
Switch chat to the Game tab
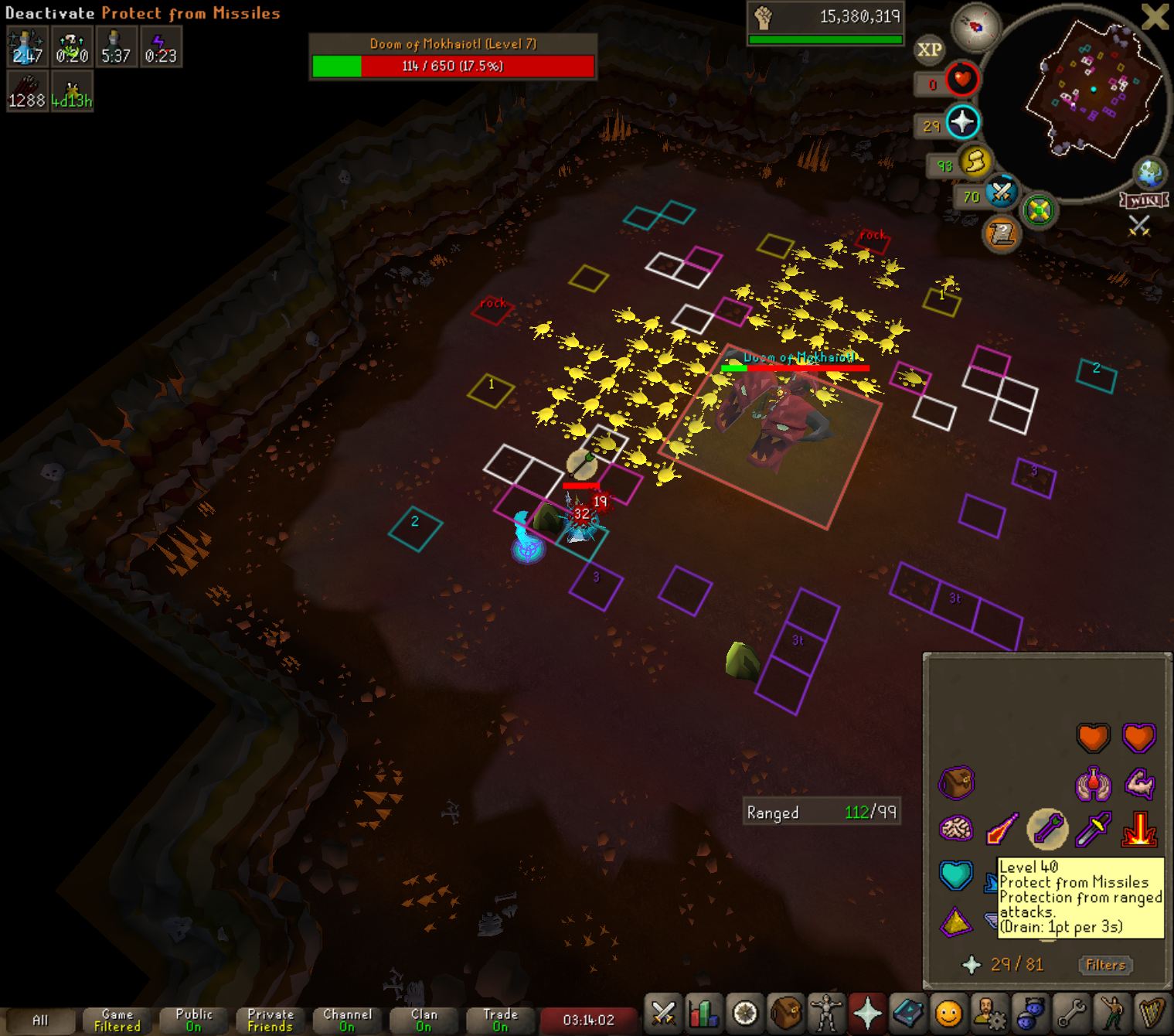117,1020
